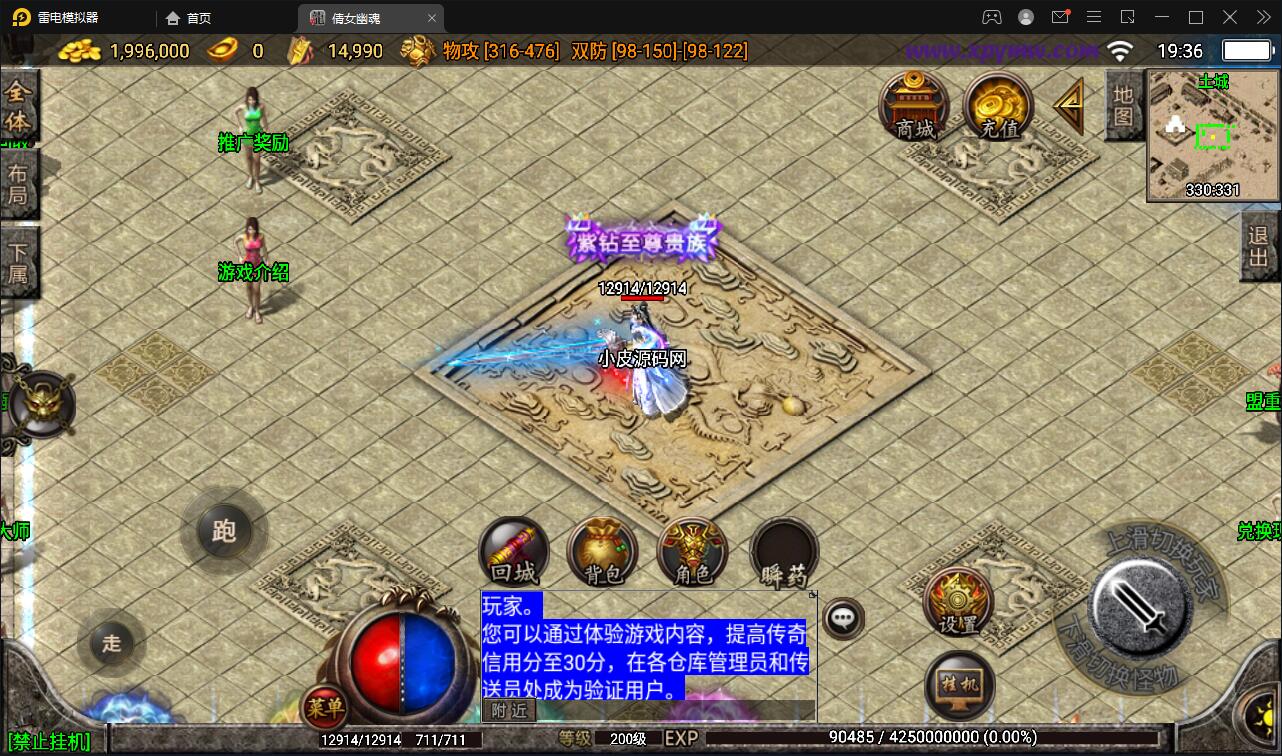Toggle the 禁止挂机 anti-AFK setting

pyautogui.click(x=48, y=742)
